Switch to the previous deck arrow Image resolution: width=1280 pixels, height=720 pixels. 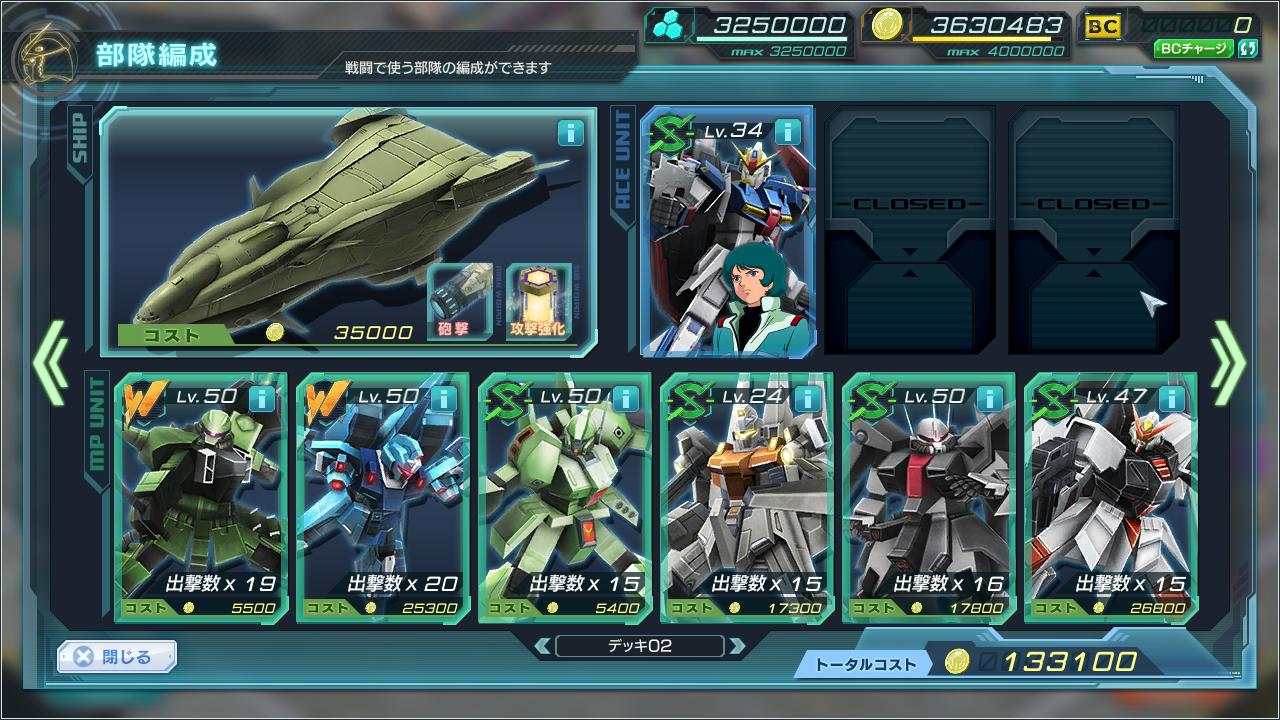tap(543, 646)
